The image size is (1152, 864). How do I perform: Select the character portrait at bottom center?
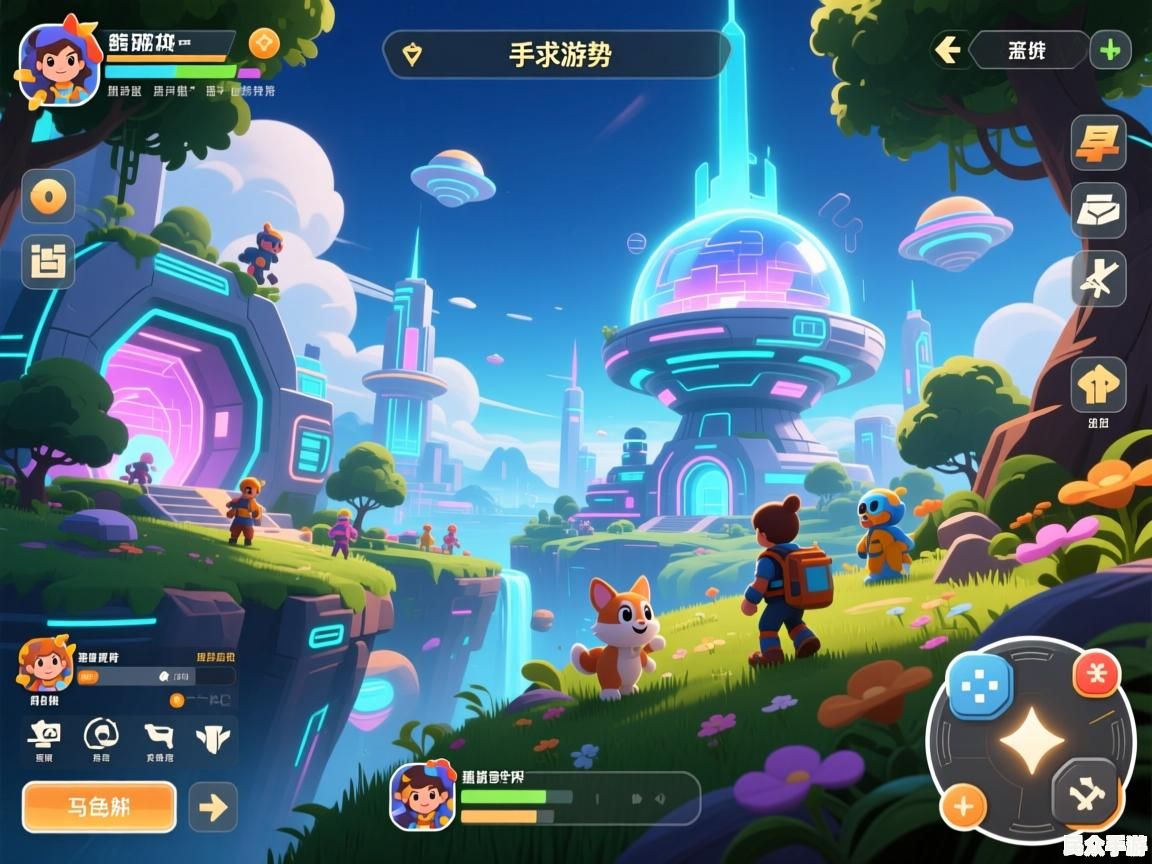tap(422, 796)
